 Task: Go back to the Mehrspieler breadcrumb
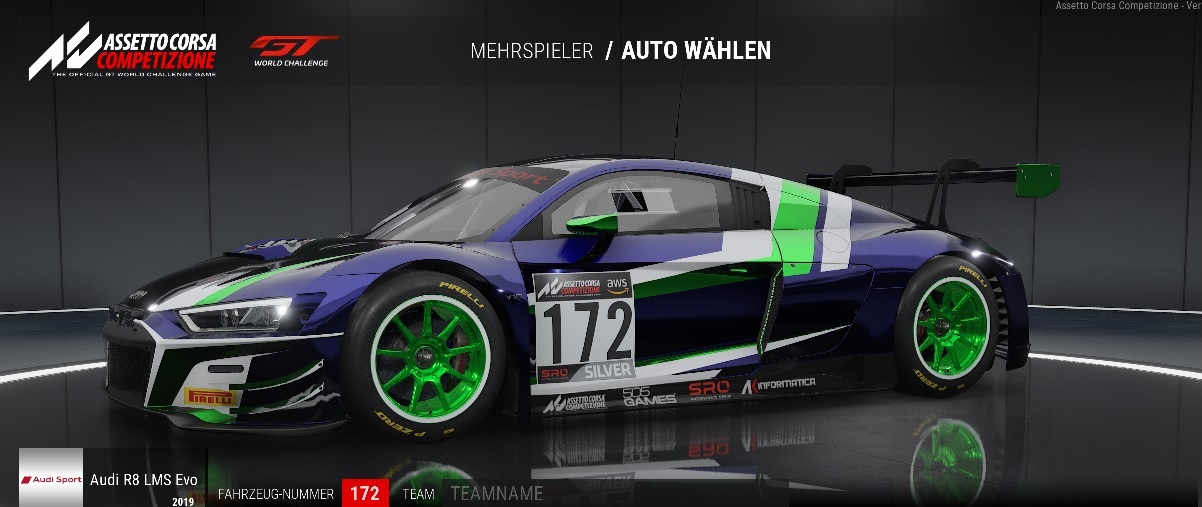[x=531, y=51]
